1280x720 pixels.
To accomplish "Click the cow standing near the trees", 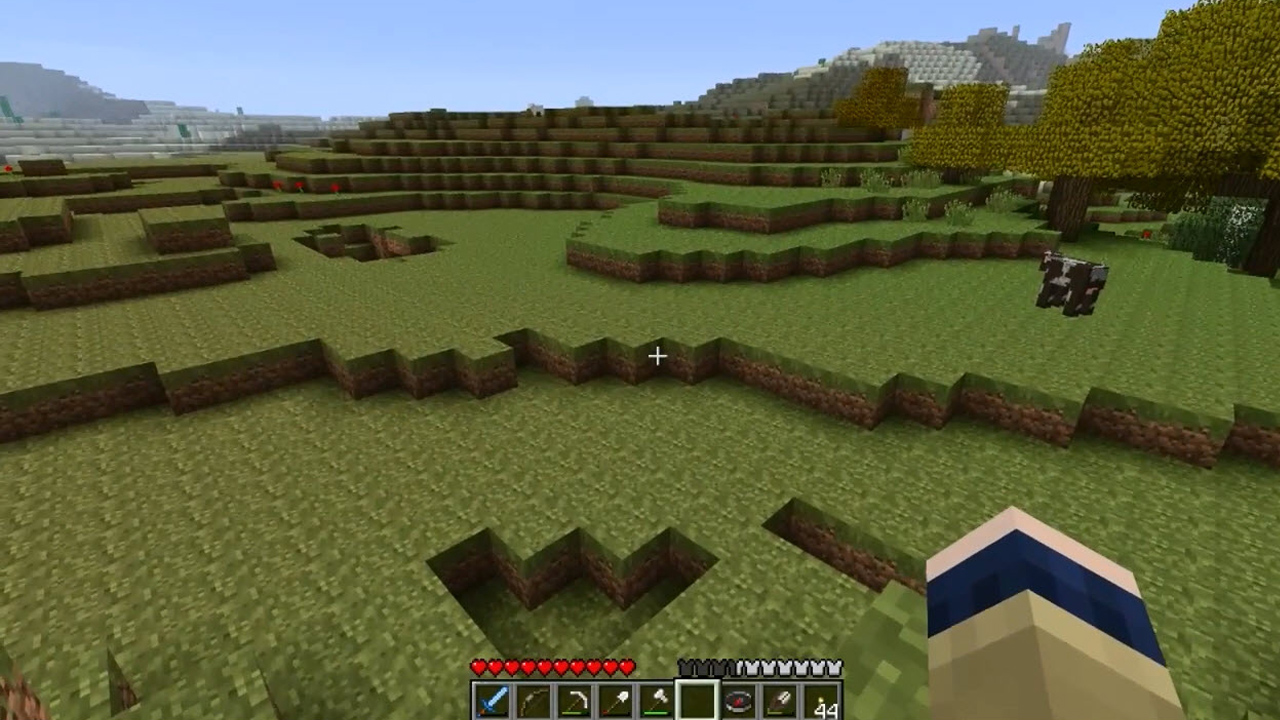I will (x=1072, y=283).
